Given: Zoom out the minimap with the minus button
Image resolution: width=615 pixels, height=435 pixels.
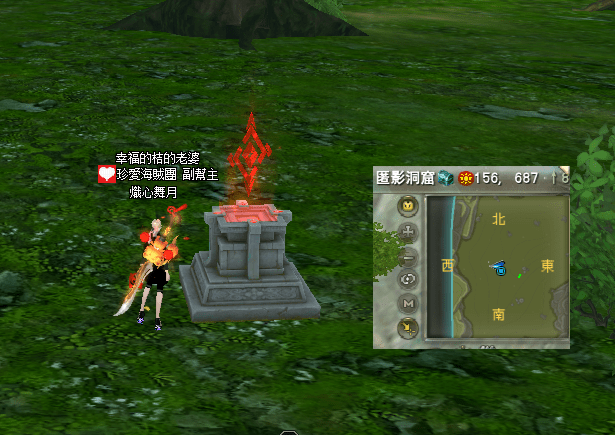Looking at the screenshot, I should tap(408, 256).
